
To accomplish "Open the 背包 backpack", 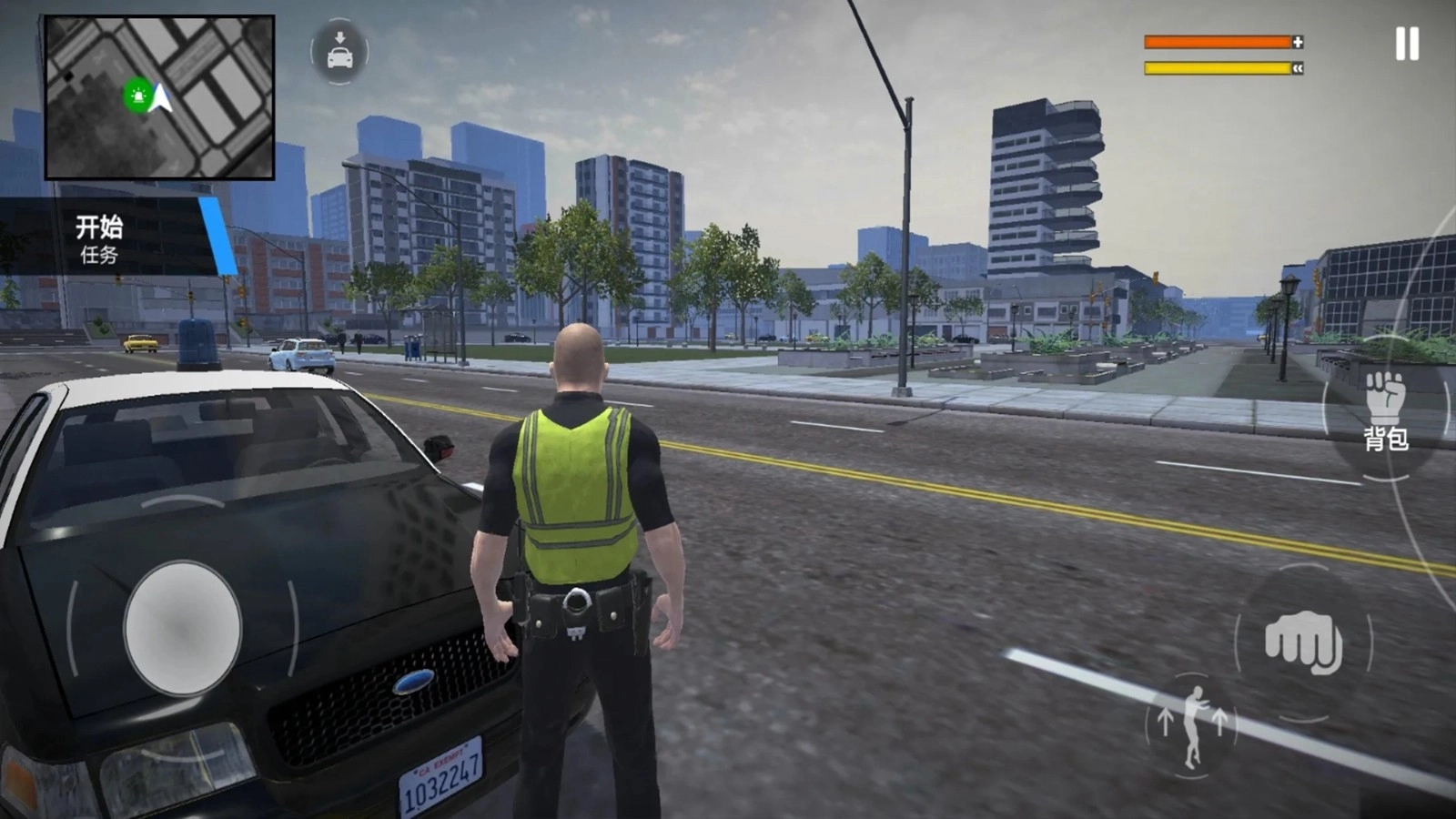I will 1385,411.
